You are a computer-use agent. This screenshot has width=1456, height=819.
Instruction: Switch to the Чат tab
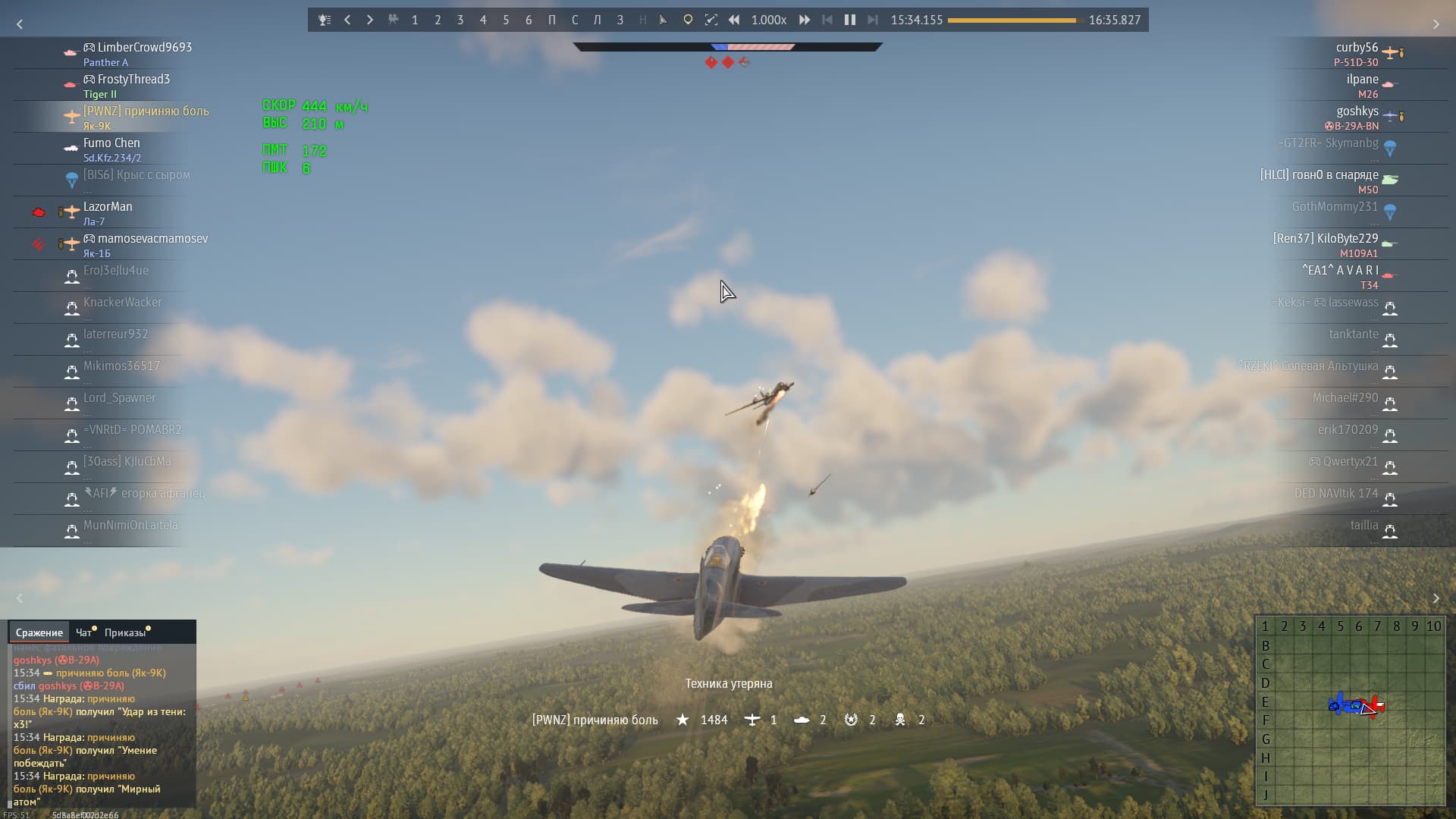click(83, 632)
